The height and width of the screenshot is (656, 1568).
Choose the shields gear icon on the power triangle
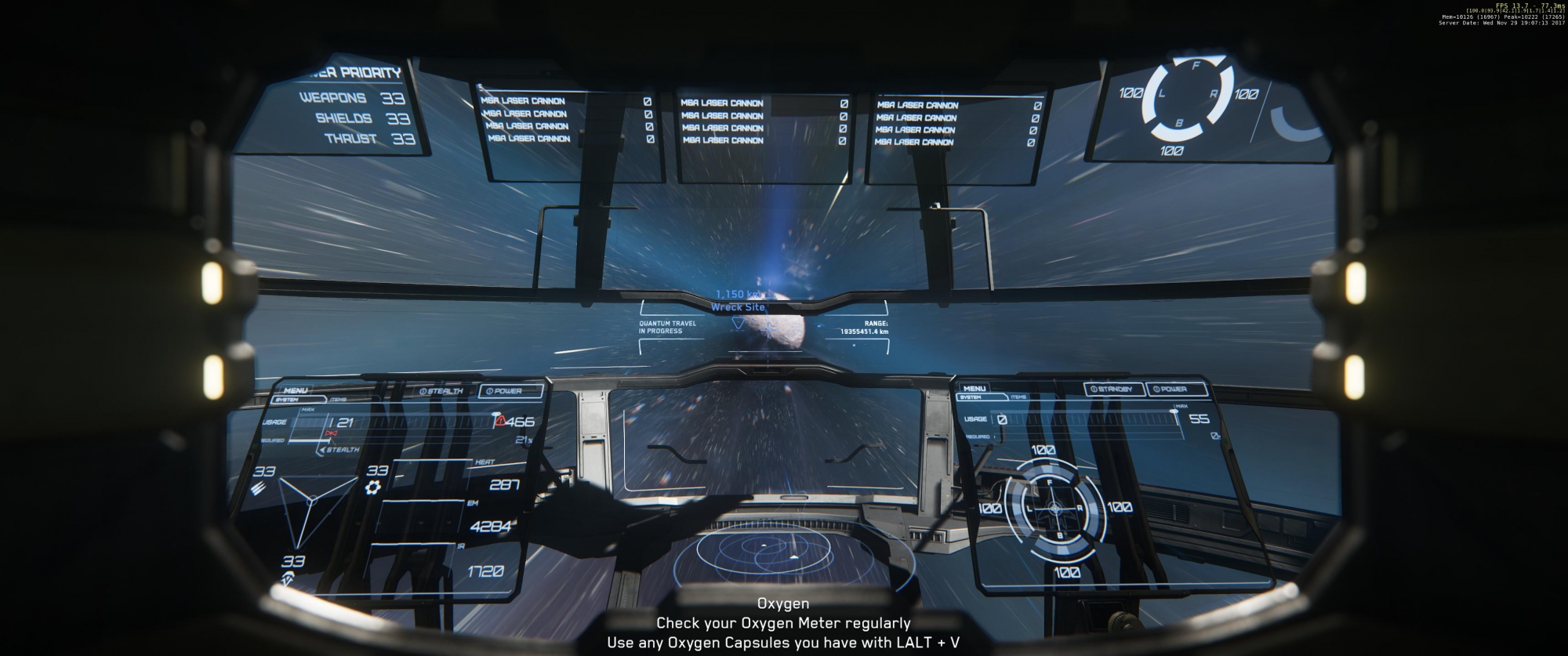point(373,487)
